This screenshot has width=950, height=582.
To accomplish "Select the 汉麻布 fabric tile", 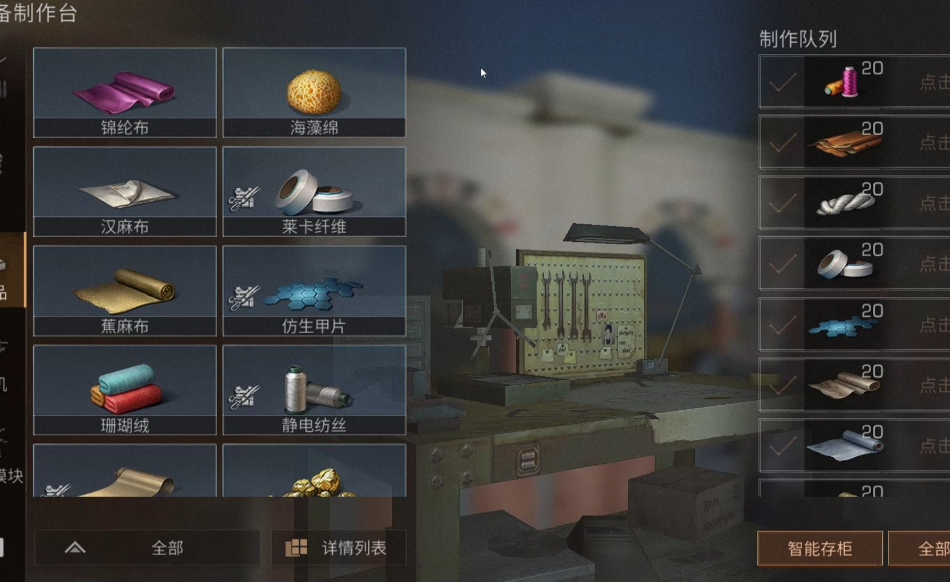I will coord(125,191).
